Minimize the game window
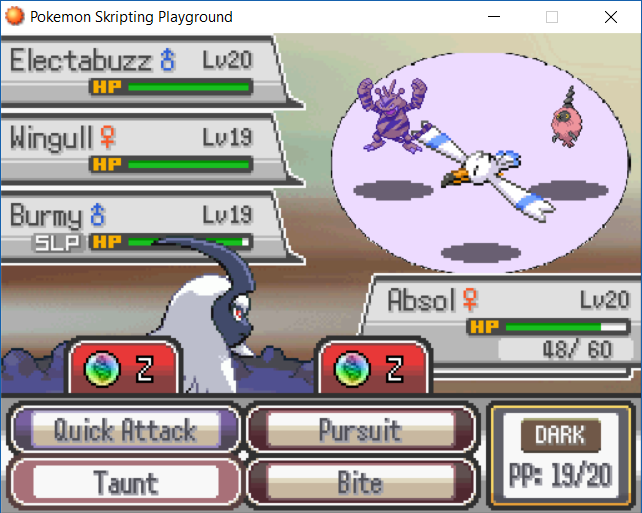 click(x=493, y=17)
